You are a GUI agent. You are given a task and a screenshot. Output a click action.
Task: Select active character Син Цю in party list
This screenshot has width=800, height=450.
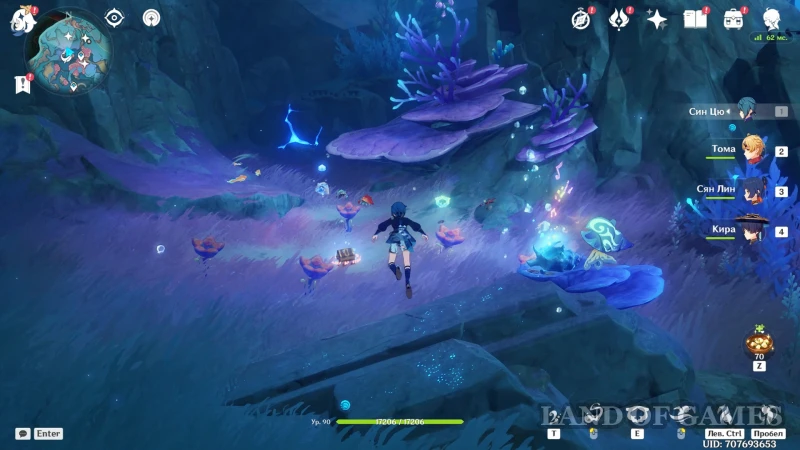pyautogui.click(x=745, y=111)
